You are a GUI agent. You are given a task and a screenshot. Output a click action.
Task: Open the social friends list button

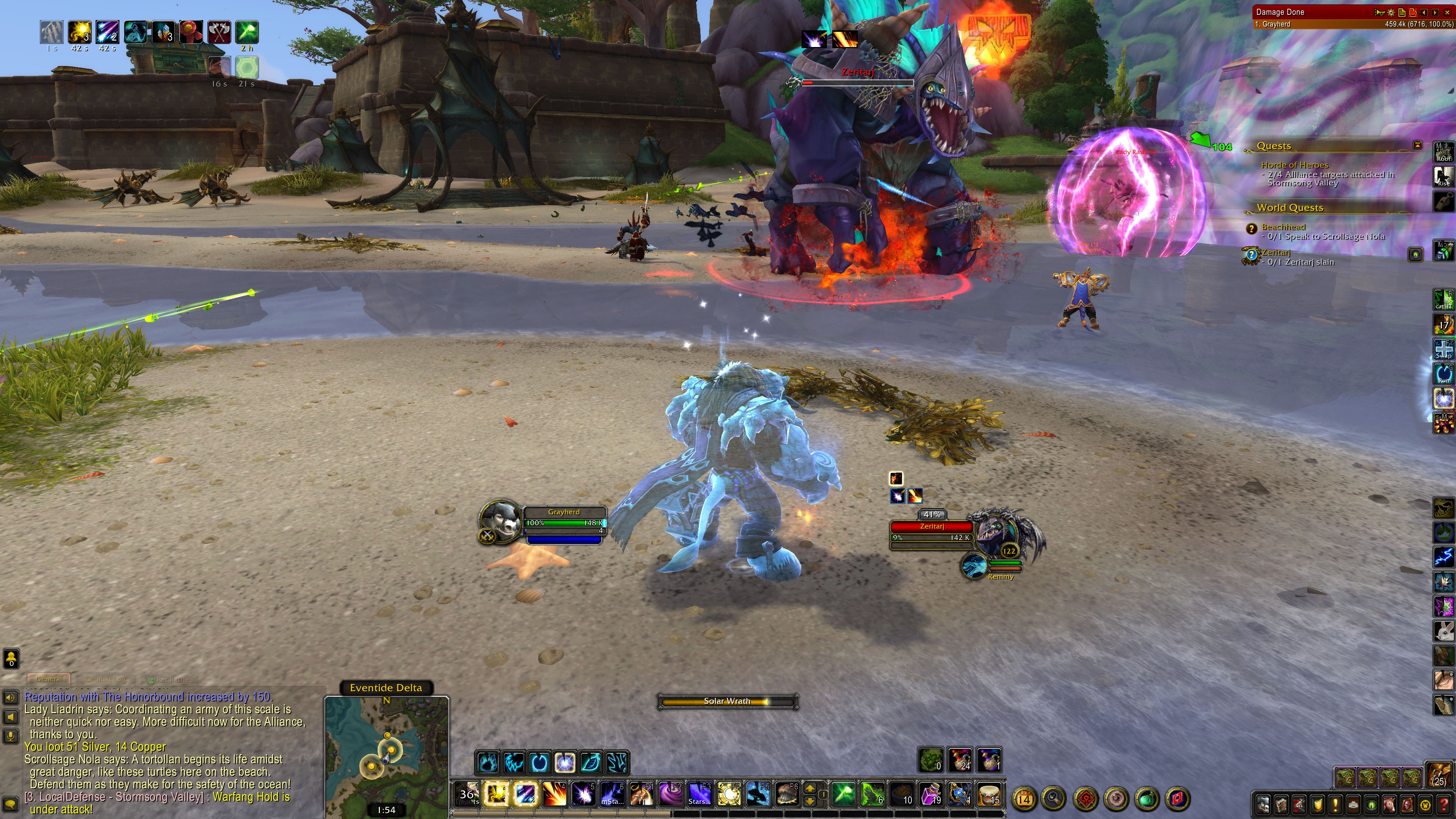click(x=11, y=658)
